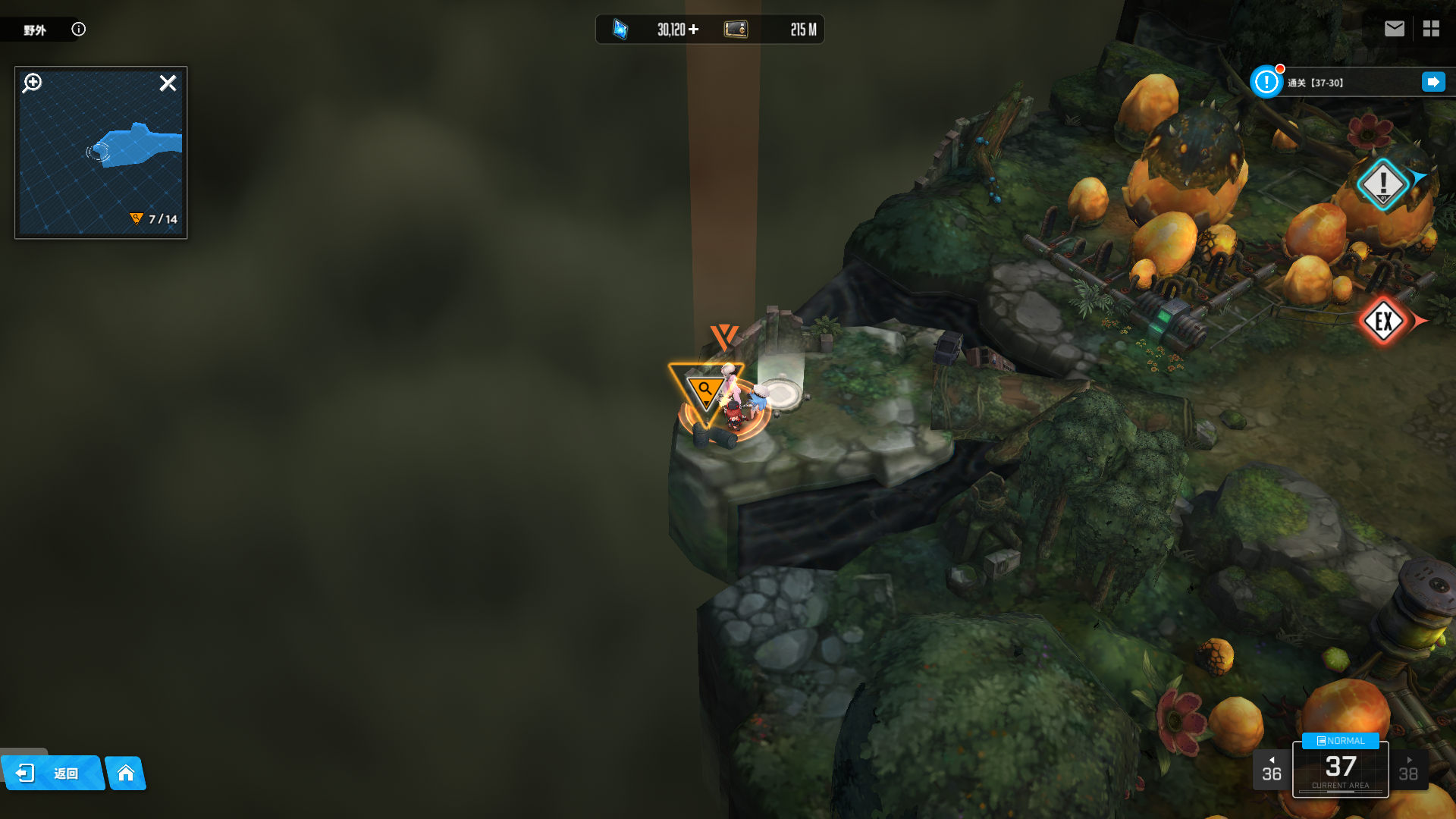Add more blue crystal currency

tap(694, 30)
